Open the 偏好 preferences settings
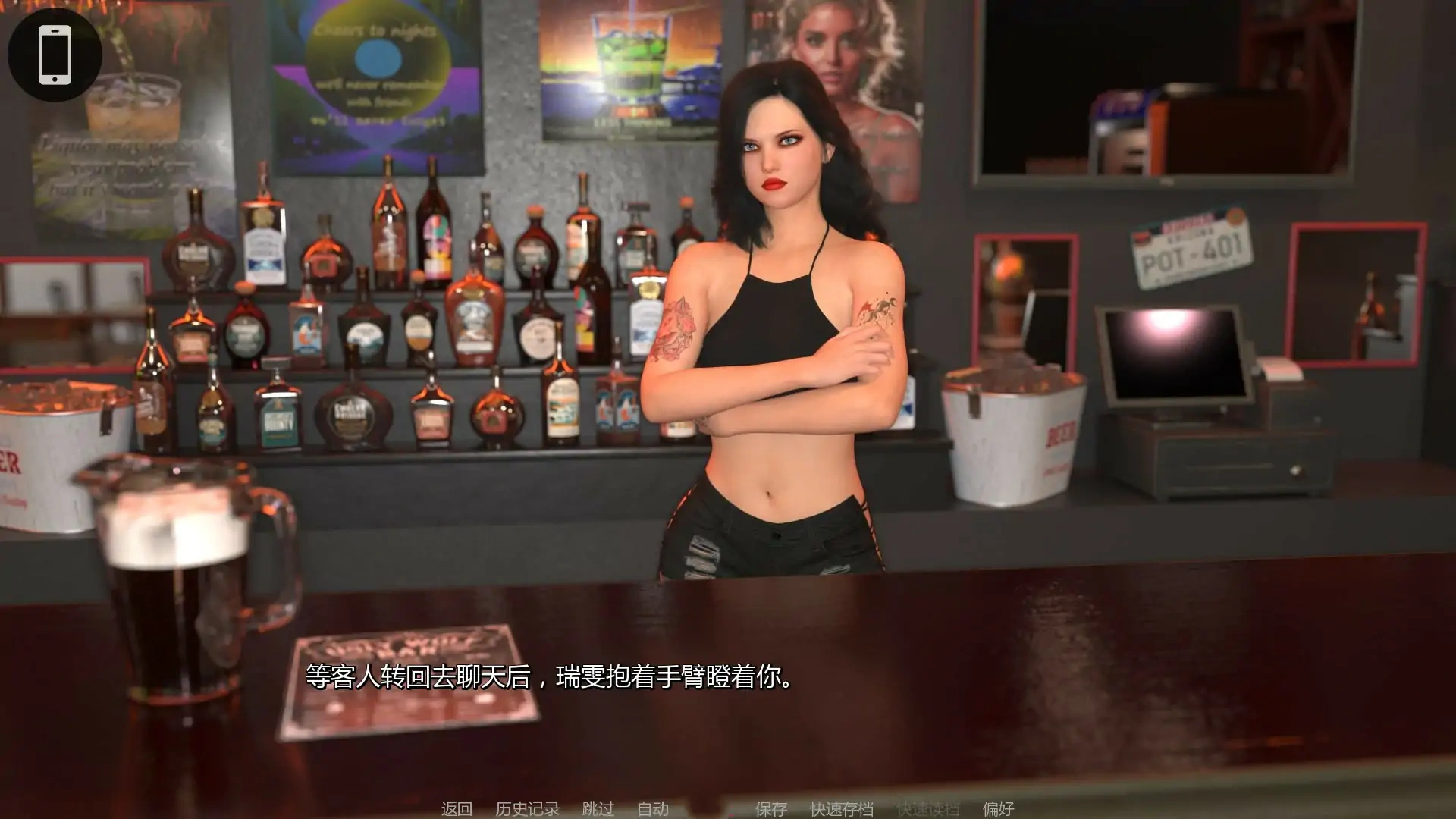The height and width of the screenshot is (819, 1456). [999, 808]
